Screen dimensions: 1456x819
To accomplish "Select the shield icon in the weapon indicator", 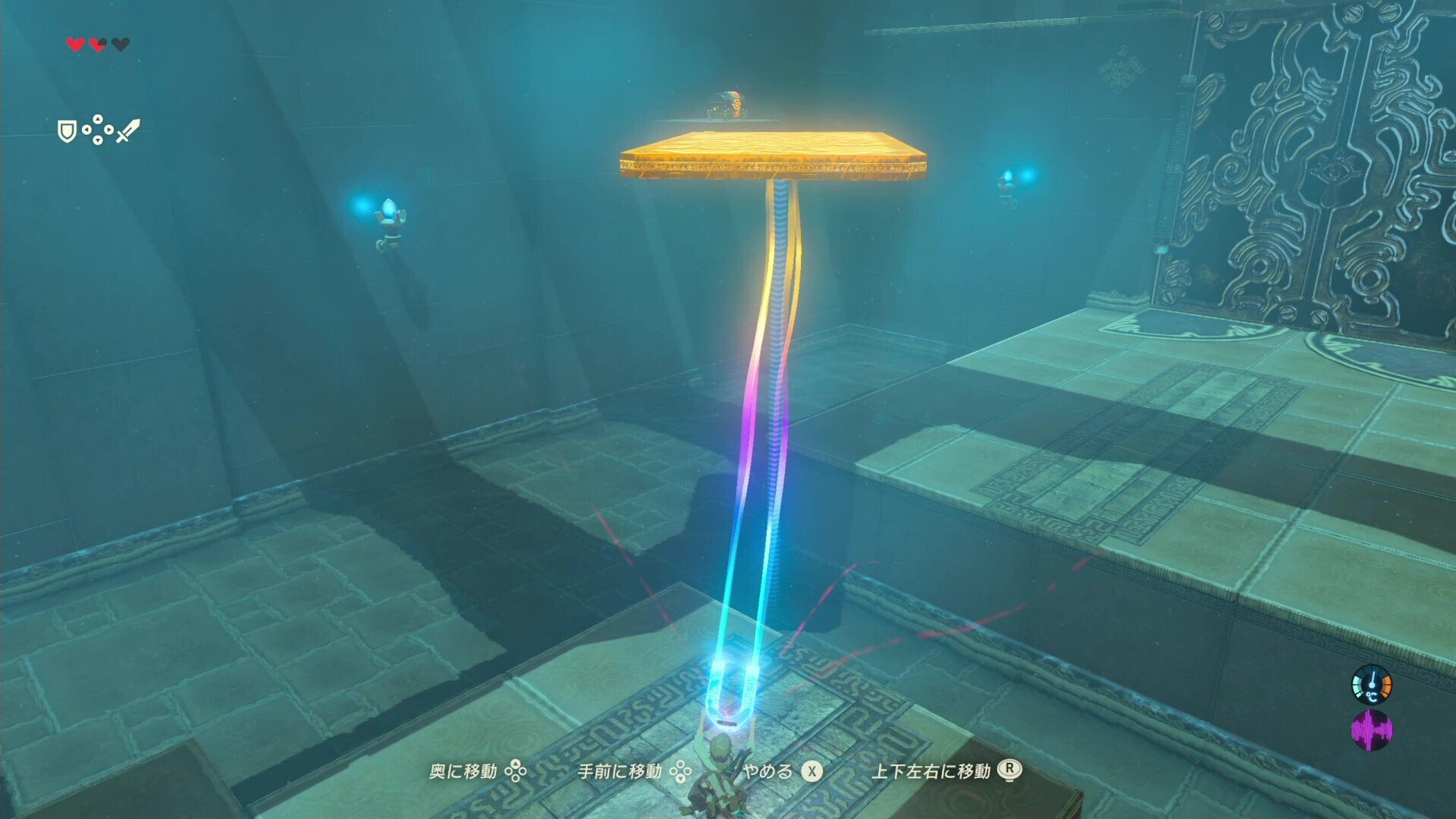I will pyautogui.click(x=67, y=130).
